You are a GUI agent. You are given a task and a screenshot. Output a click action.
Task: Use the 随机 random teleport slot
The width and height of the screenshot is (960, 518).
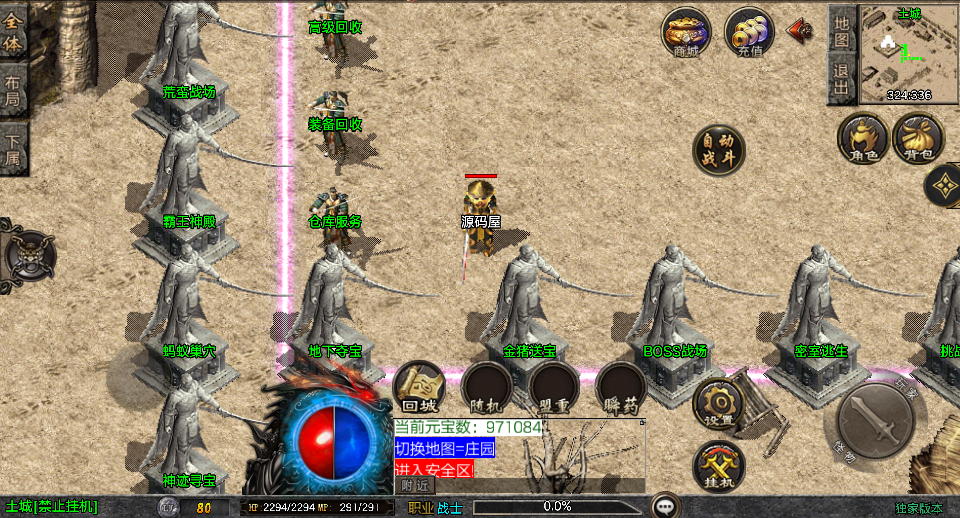click(x=487, y=388)
